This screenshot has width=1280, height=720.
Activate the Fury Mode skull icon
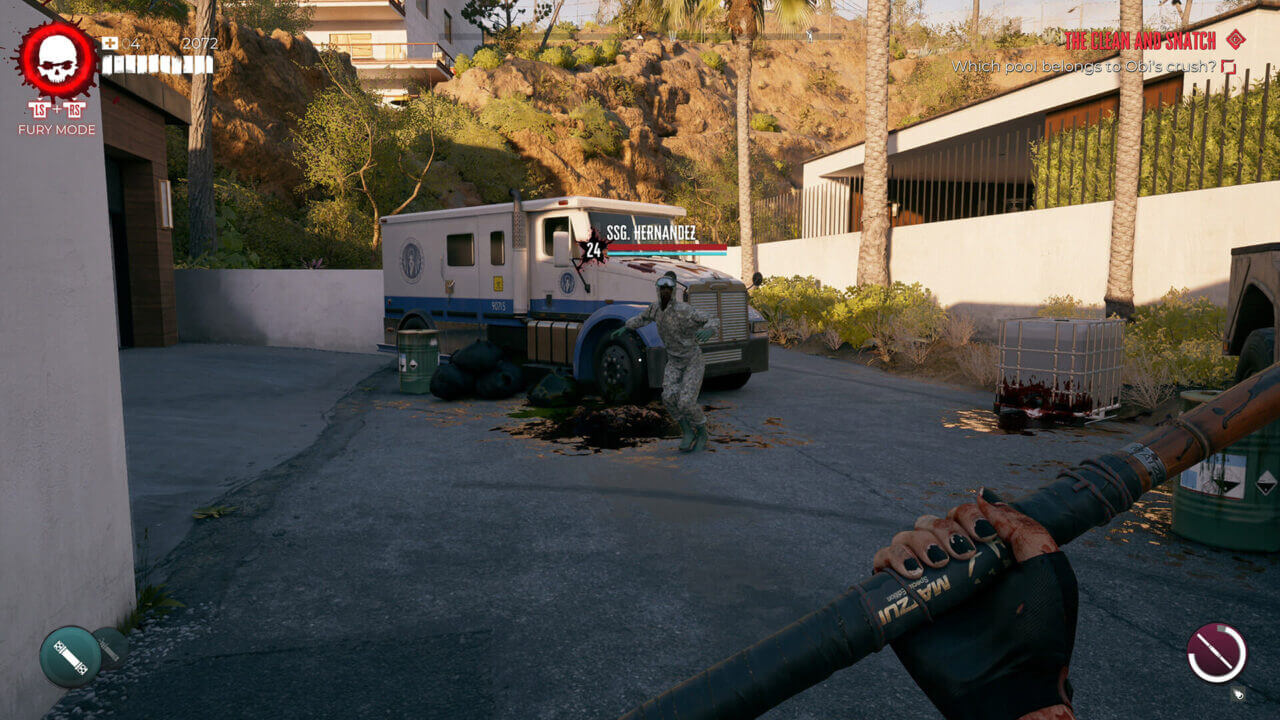pyautogui.click(x=57, y=62)
